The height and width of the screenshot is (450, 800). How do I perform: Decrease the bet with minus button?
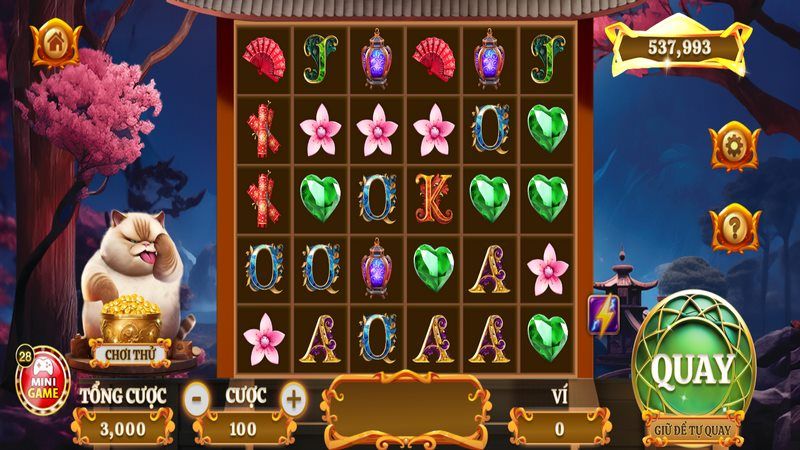(199, 397)
